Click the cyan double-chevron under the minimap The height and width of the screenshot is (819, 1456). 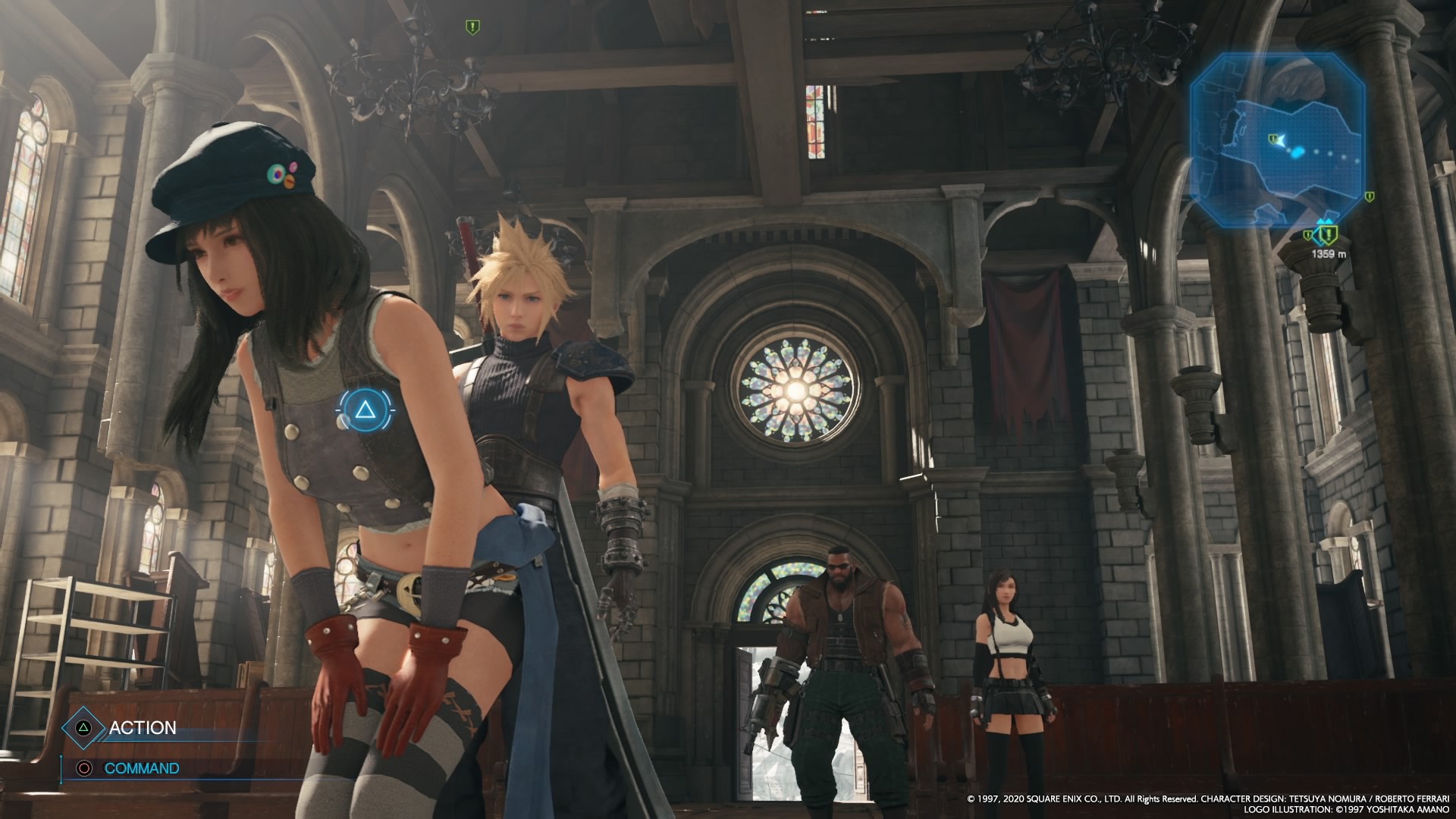point(1325,221)
